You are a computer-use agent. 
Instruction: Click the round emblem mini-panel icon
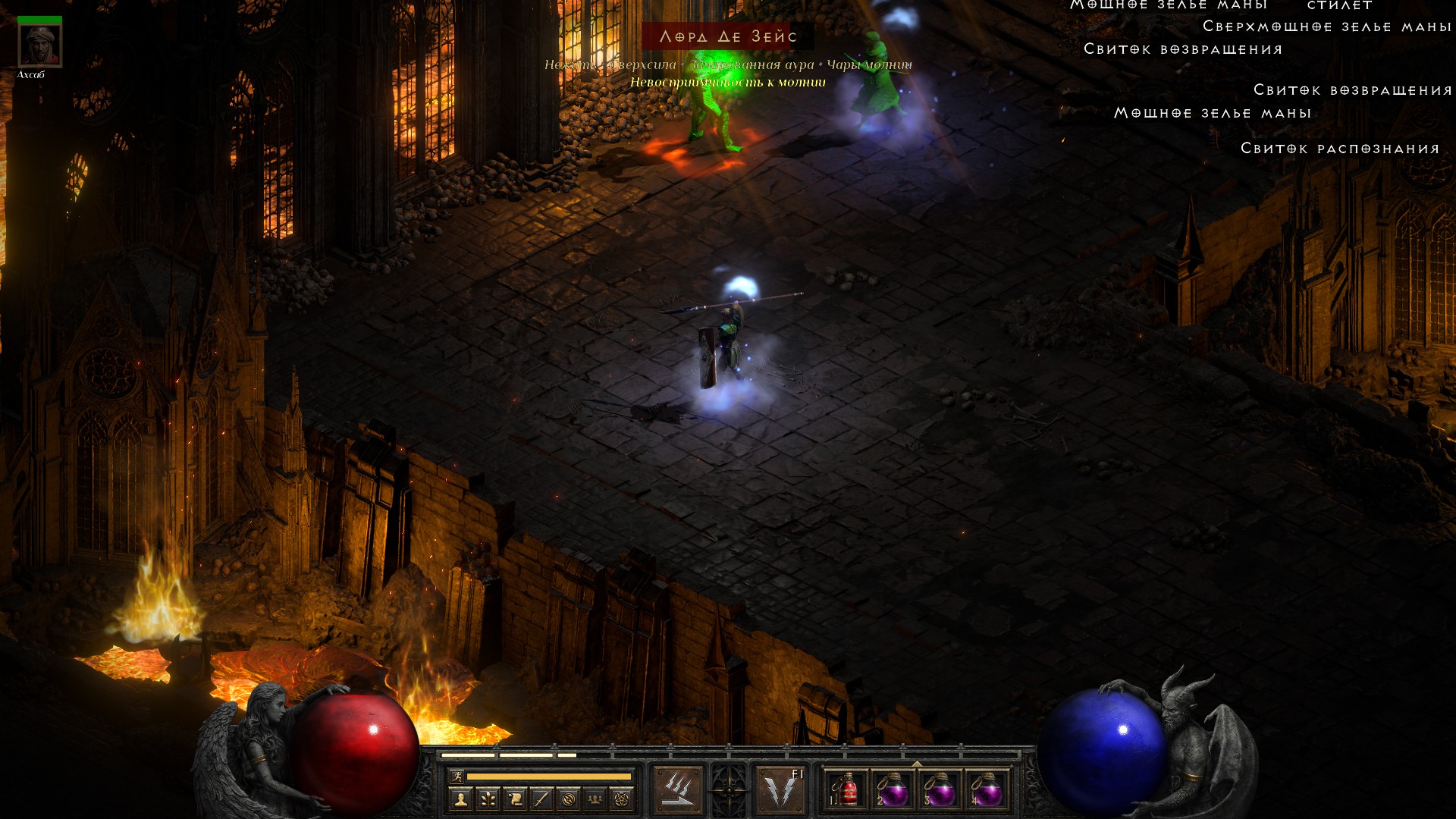(x=569, y=799)
